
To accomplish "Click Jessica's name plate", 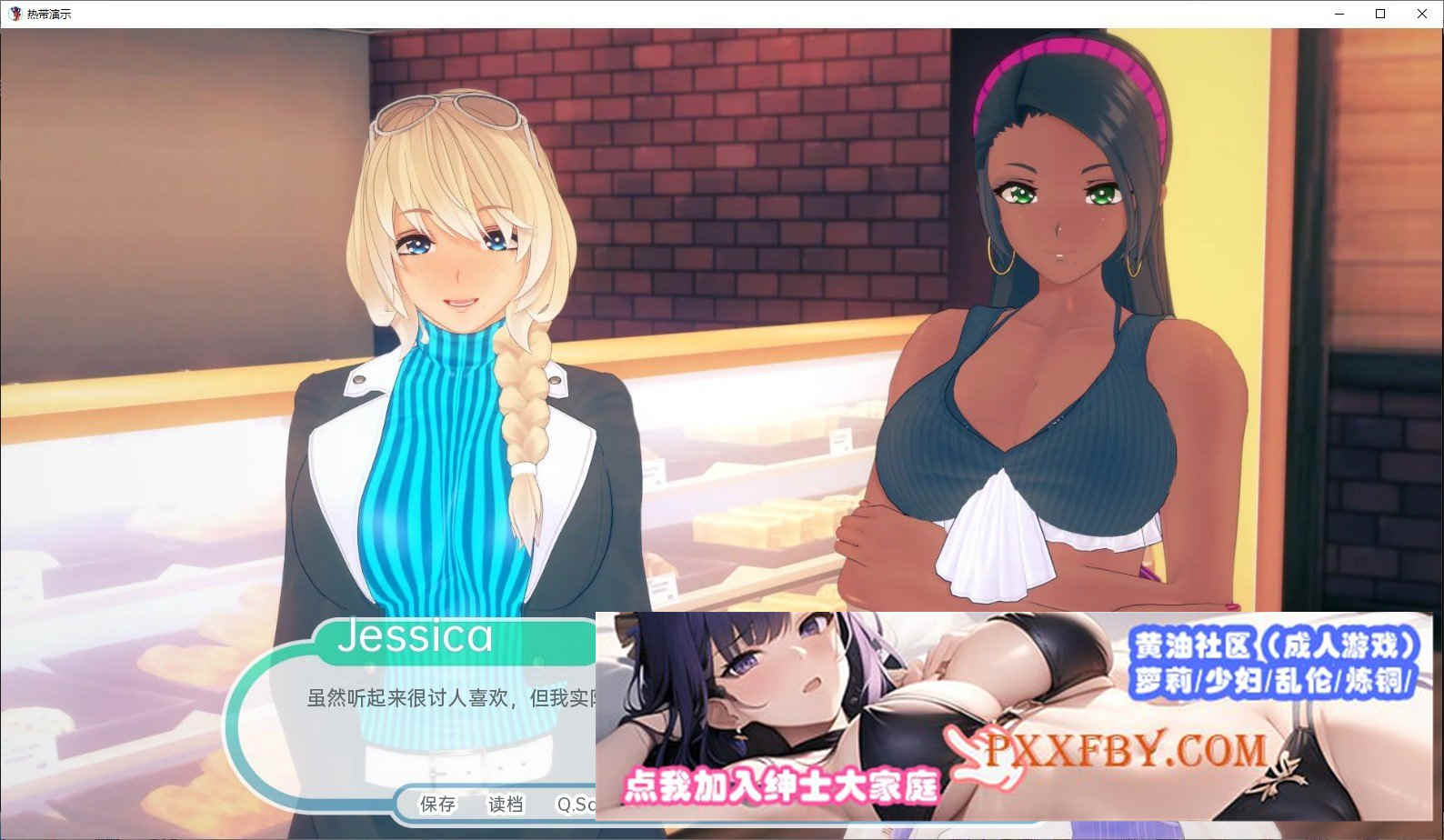I will 417,639.
